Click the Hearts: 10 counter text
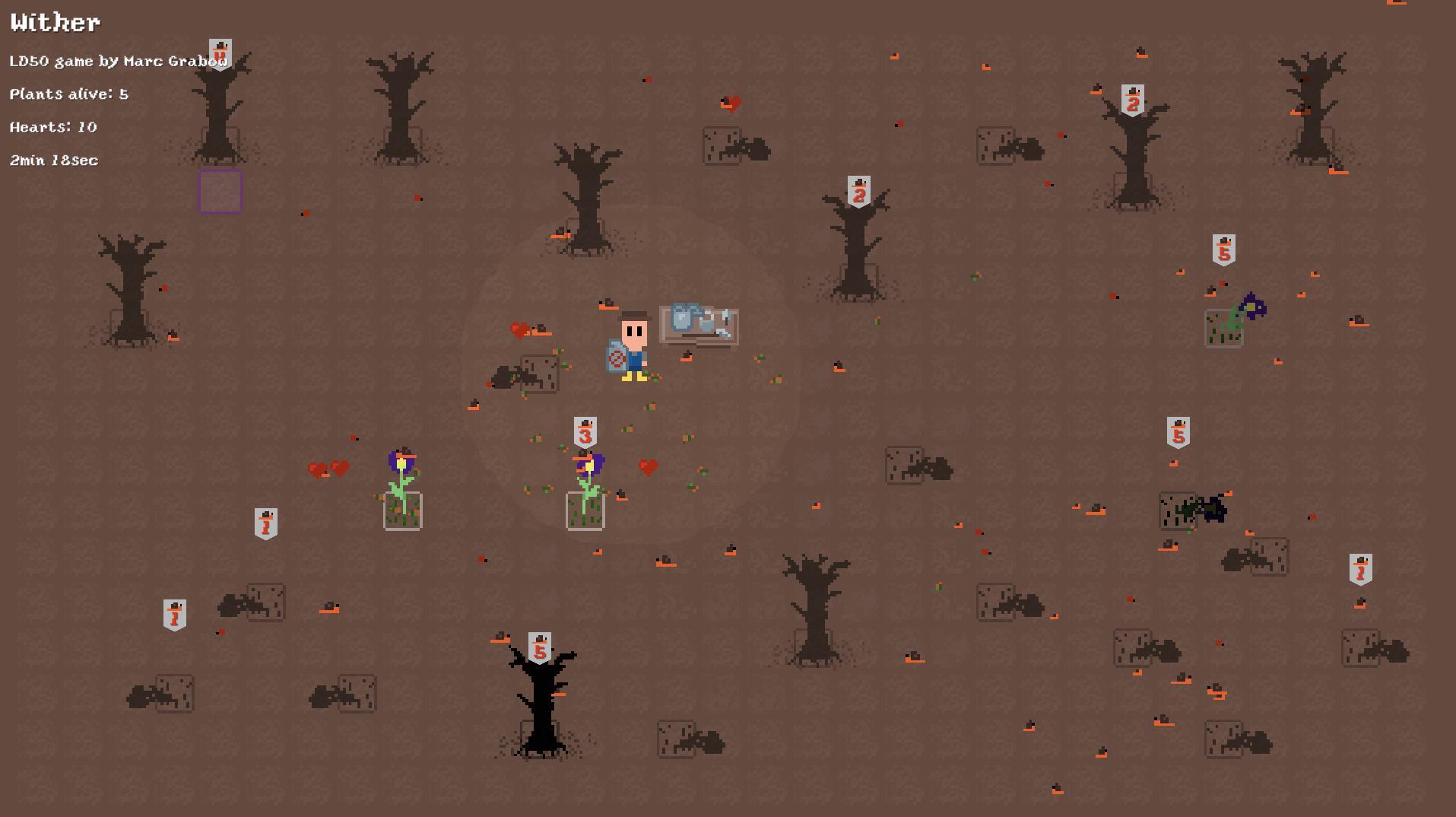 pyautogui.click(x=52, y=127)
